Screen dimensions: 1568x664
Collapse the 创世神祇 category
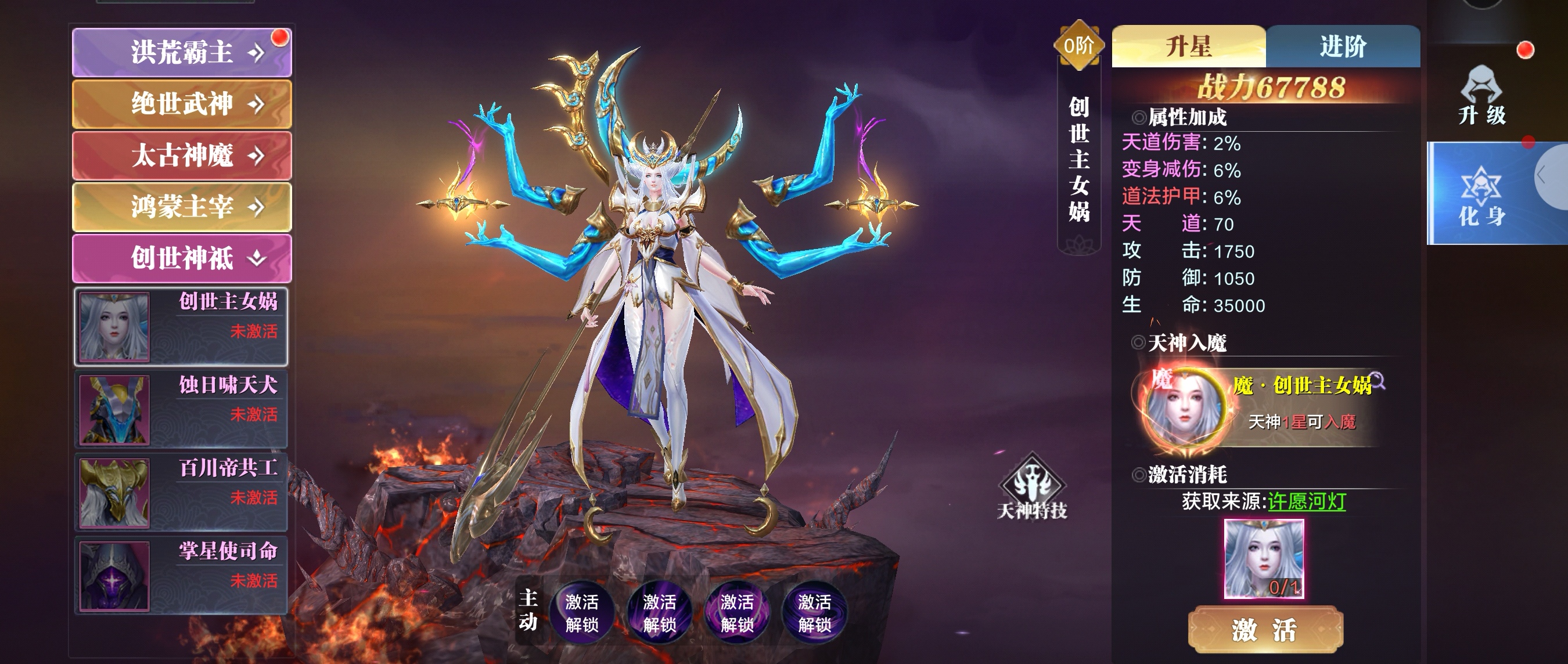coord(181,258)
